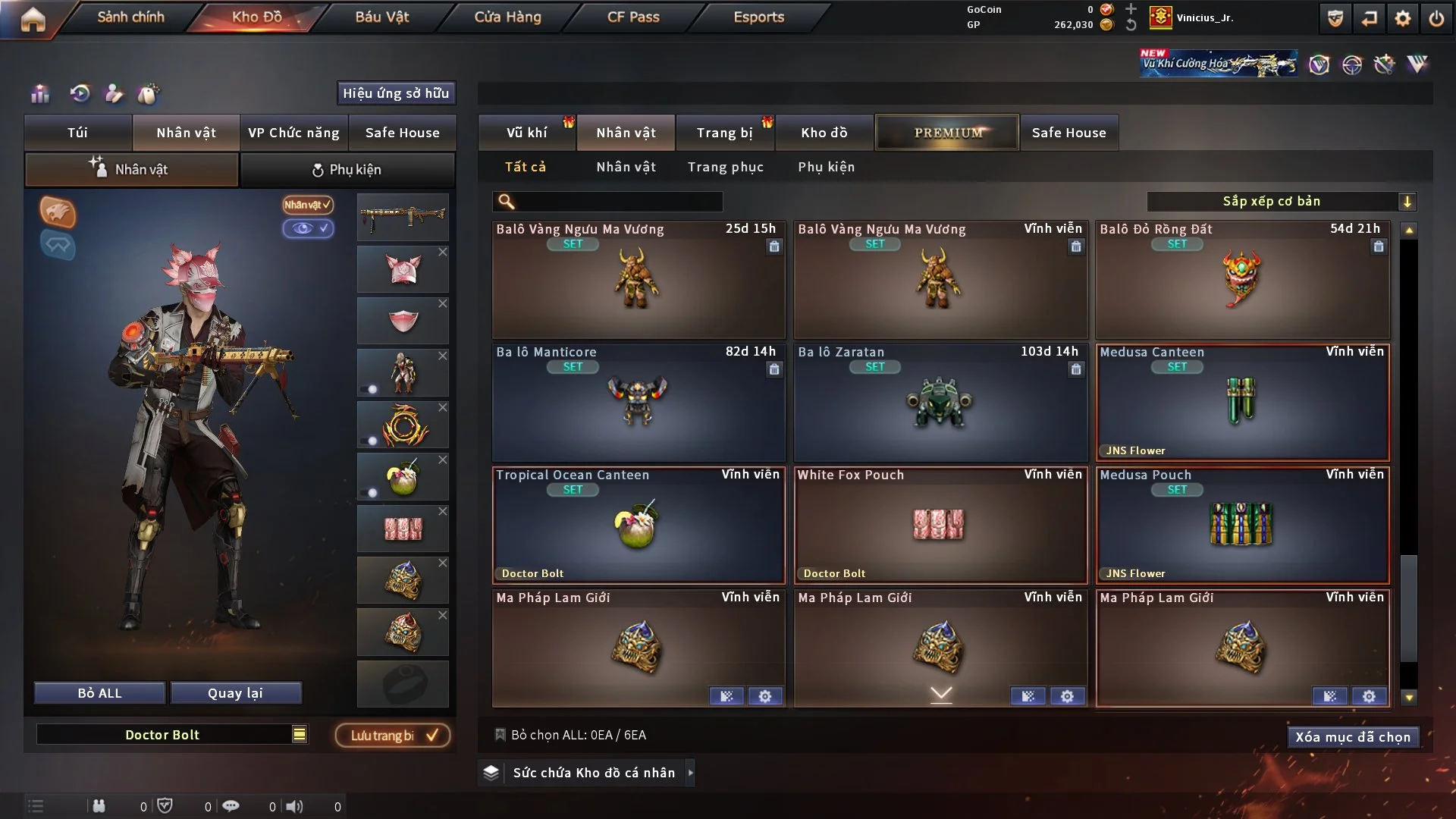1456x819 pixels.
Task: Filter by Trang phục category
Action: click(x=725, y=167)
